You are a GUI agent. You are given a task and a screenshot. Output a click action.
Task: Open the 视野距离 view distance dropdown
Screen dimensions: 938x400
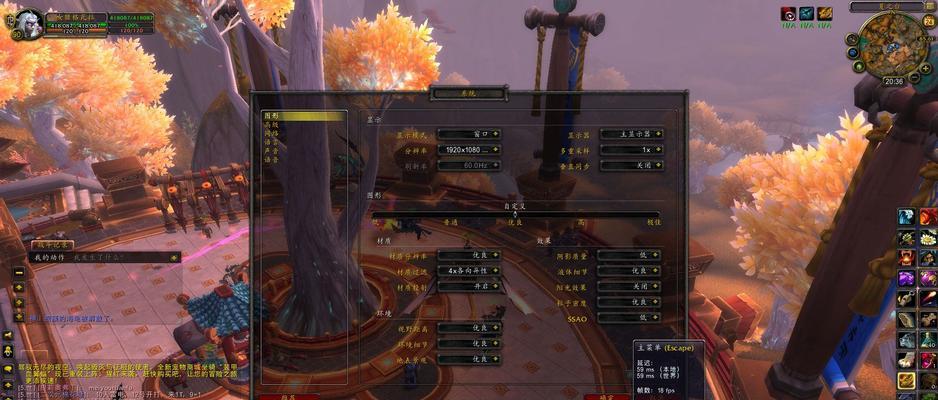(x=469, y=327)
